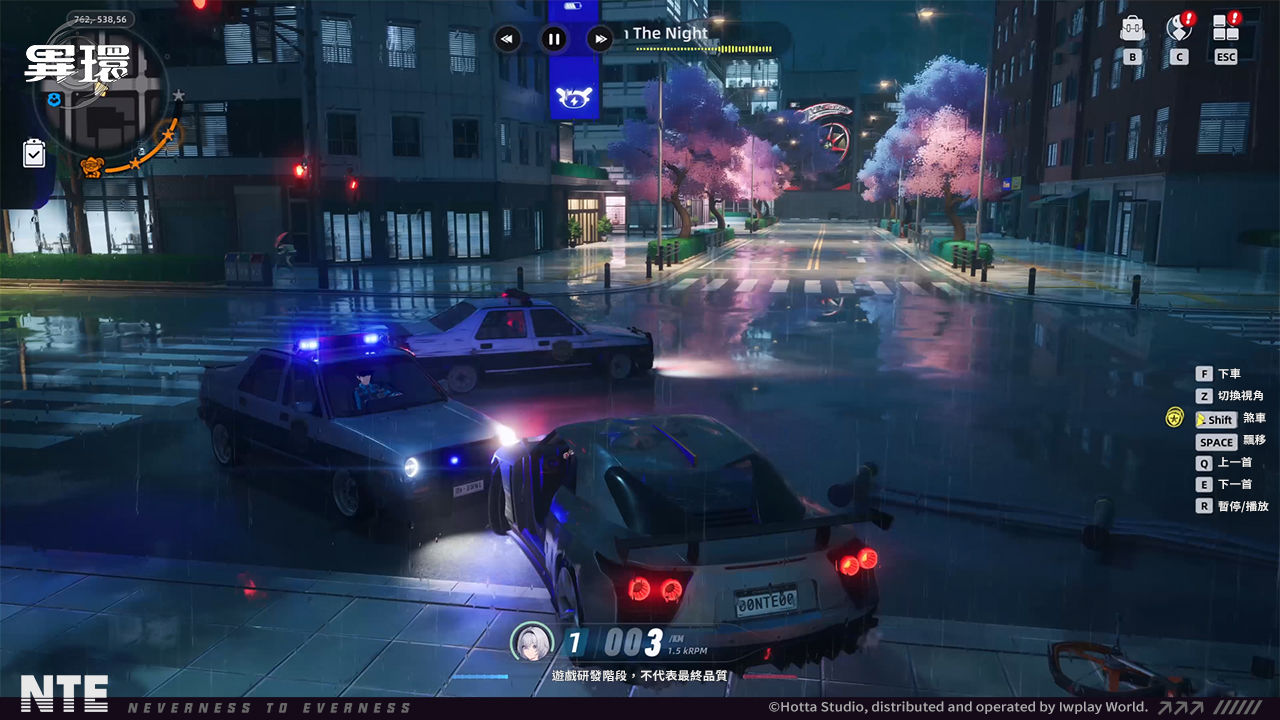Skip to the next radio song
The height and width of the screenshot is (720, 1280).
(599, 40)
